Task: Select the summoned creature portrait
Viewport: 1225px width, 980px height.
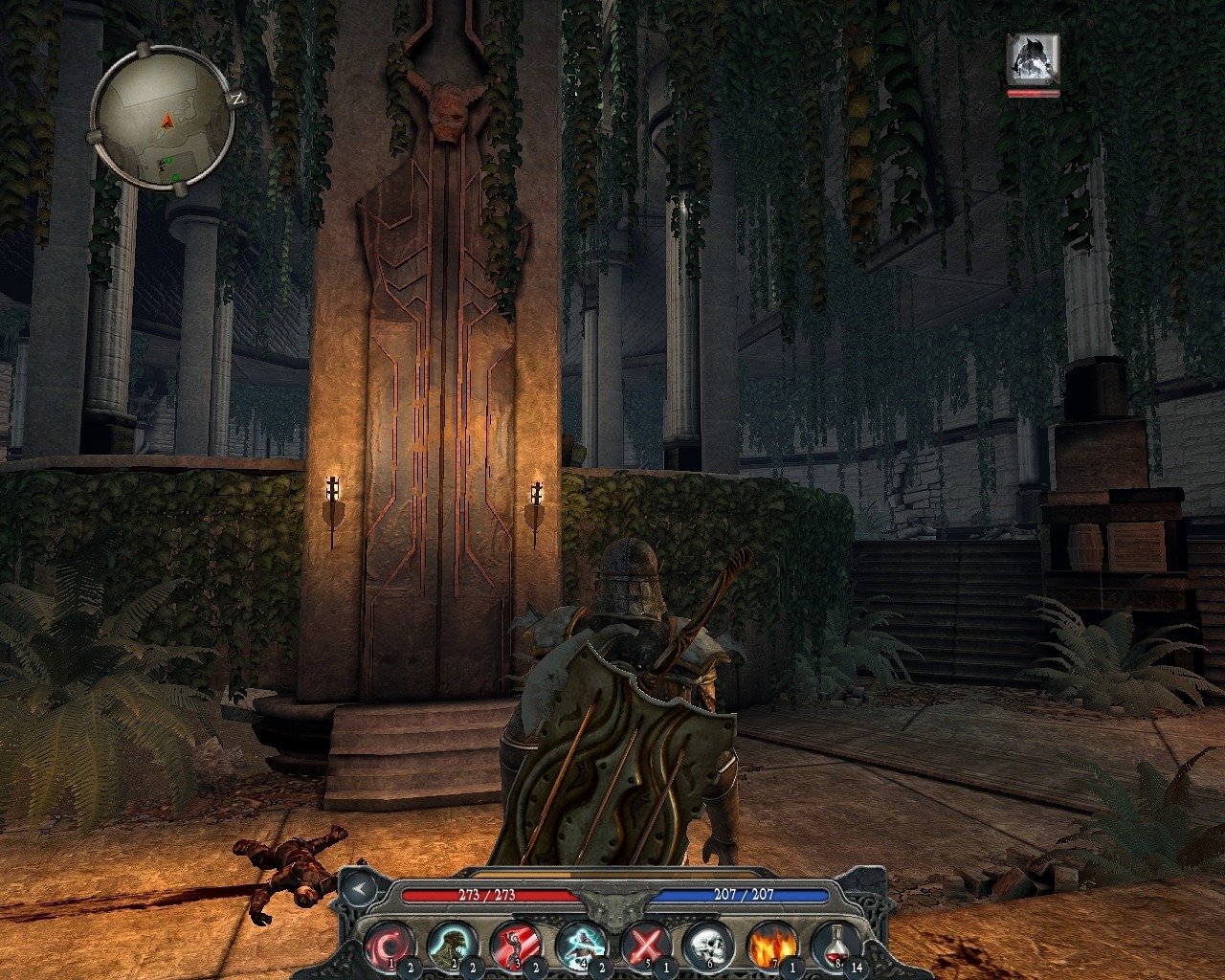Action: click(x=1033, y=59)
